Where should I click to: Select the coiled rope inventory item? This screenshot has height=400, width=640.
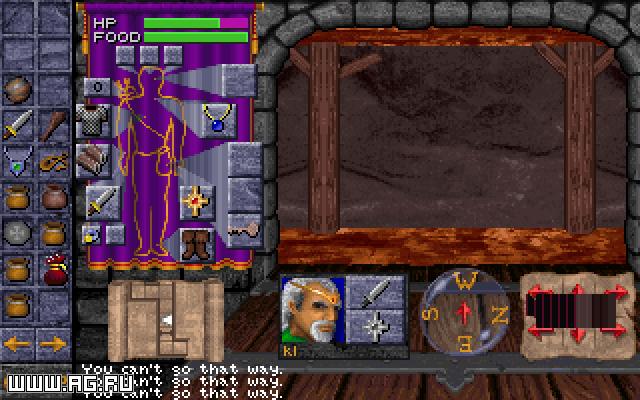click(55, 160)
